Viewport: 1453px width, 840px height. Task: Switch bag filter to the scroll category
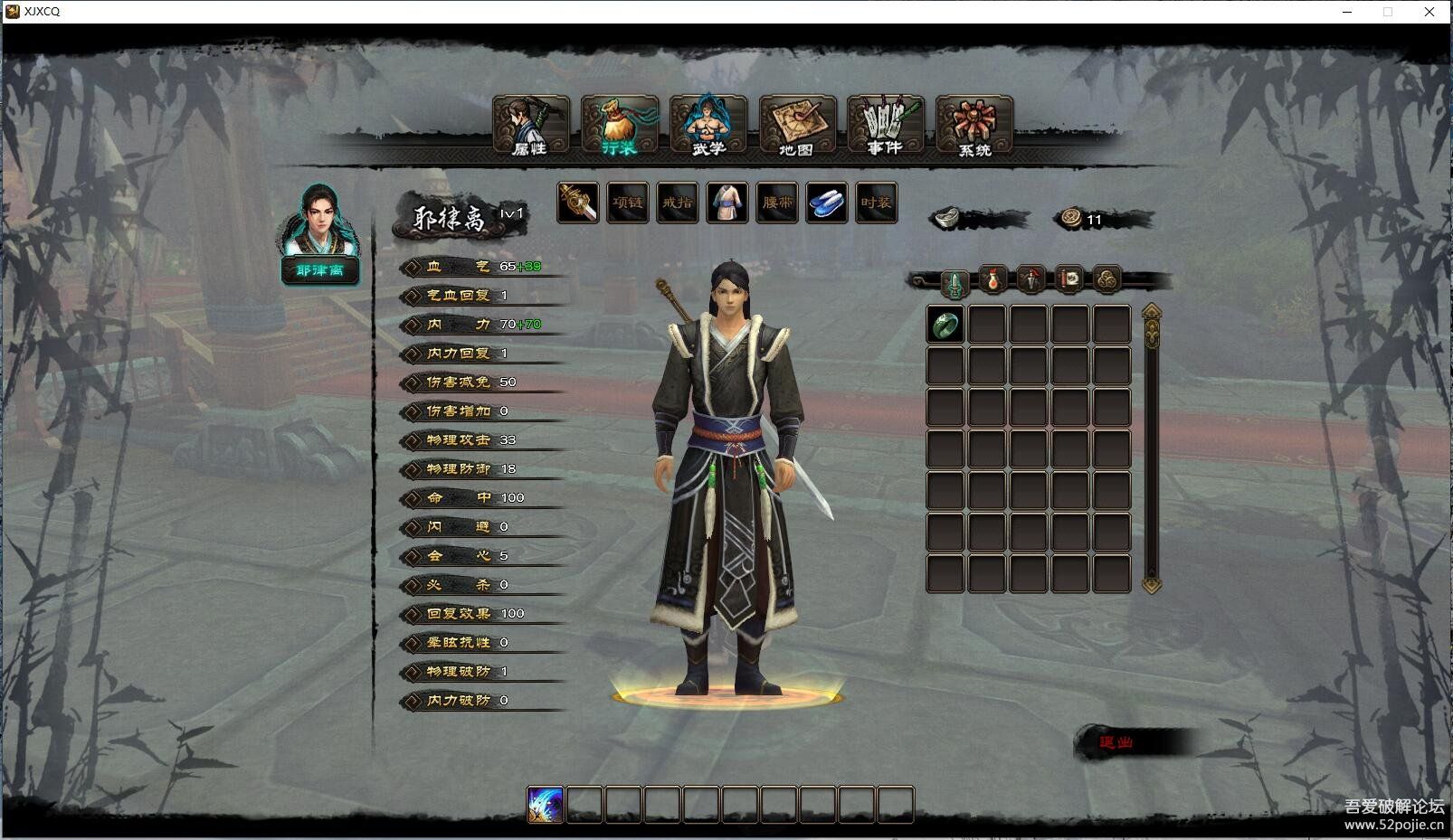pos(1069,280)
